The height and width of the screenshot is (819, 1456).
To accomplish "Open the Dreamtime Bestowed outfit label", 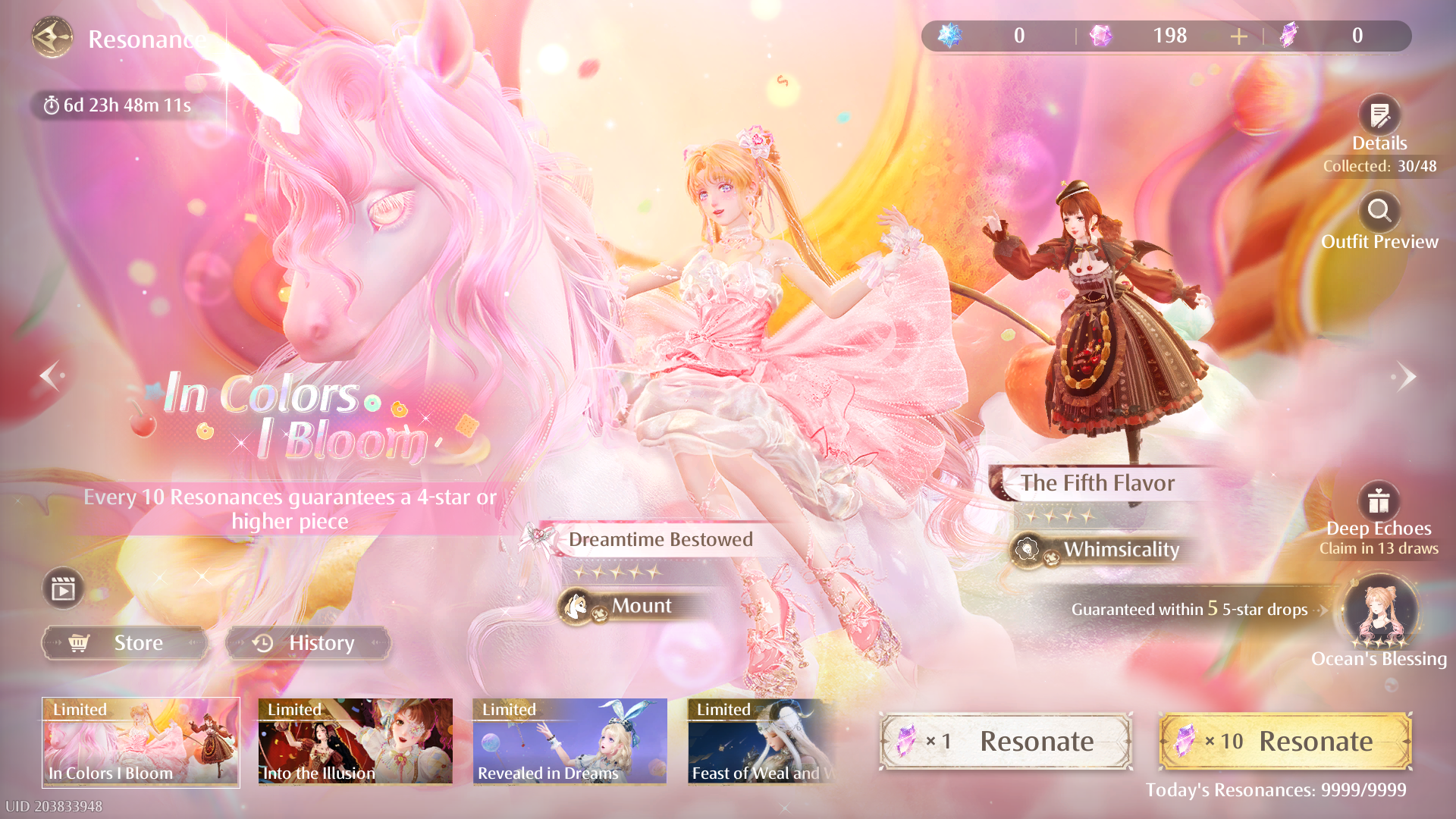I will click(660, 539).
